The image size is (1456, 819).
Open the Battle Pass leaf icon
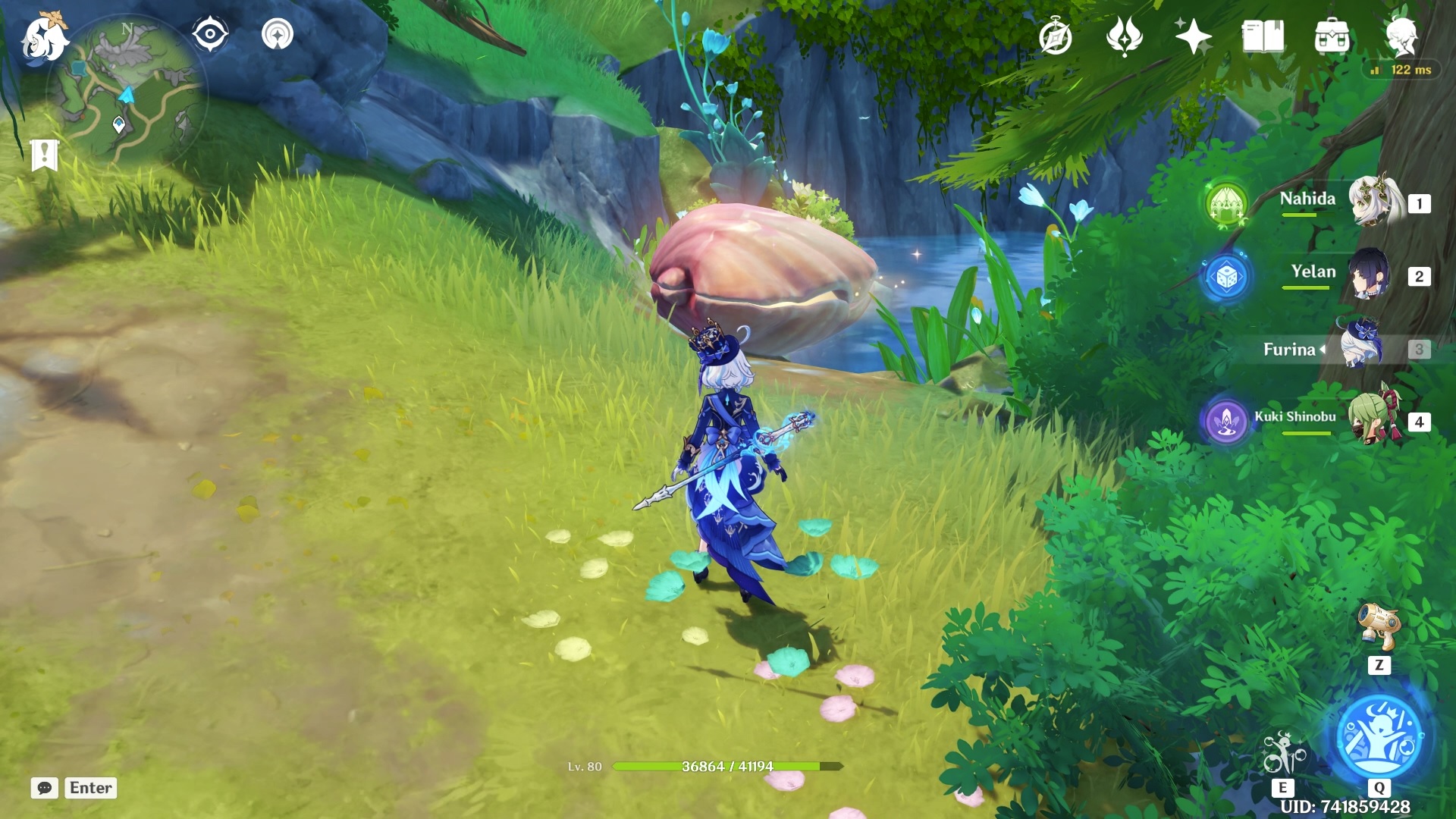point(1124,37)
